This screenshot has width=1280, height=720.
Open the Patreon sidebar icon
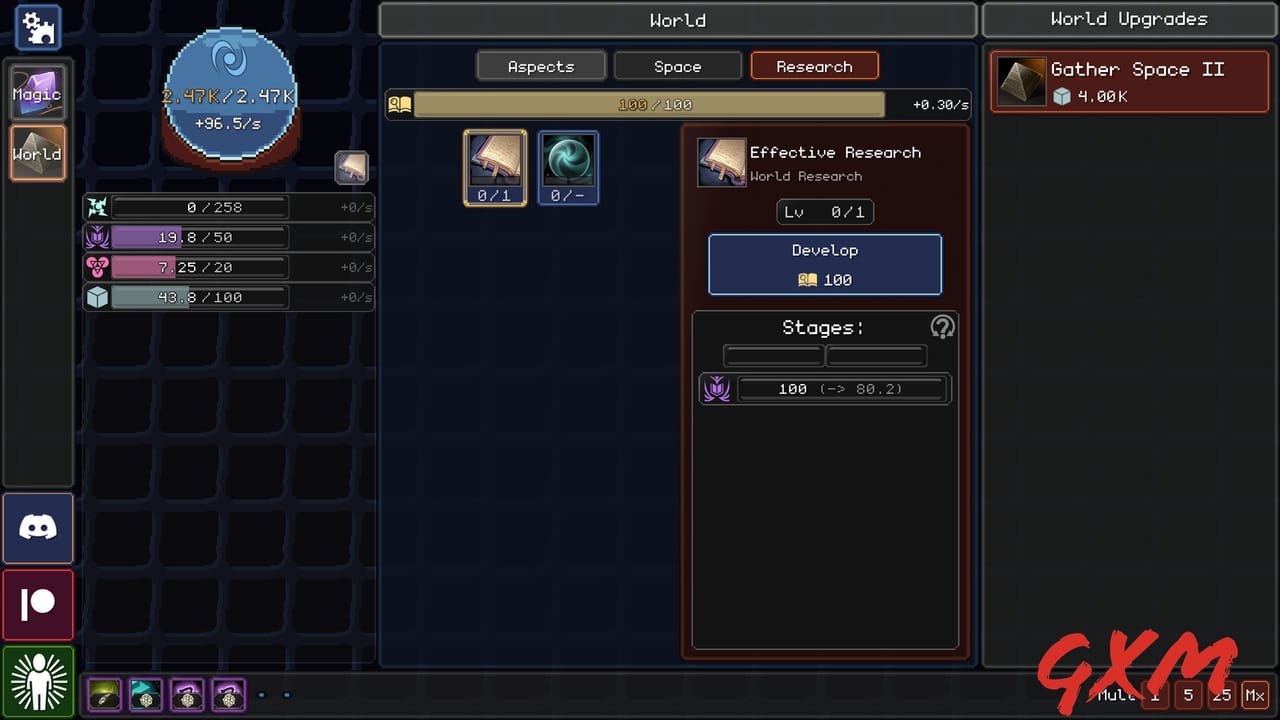(x=37, y=604)
